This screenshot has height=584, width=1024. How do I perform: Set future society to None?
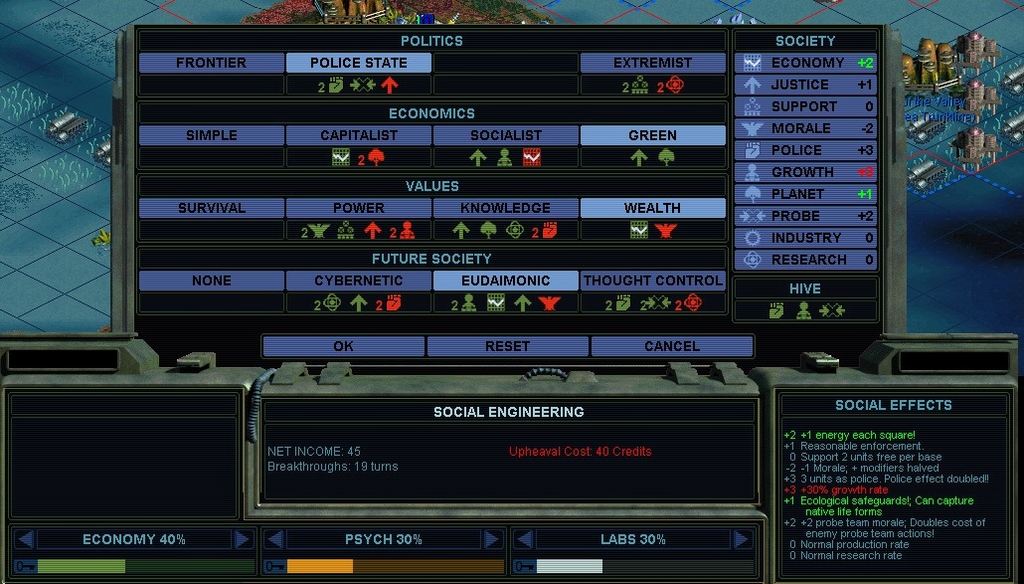211,281
